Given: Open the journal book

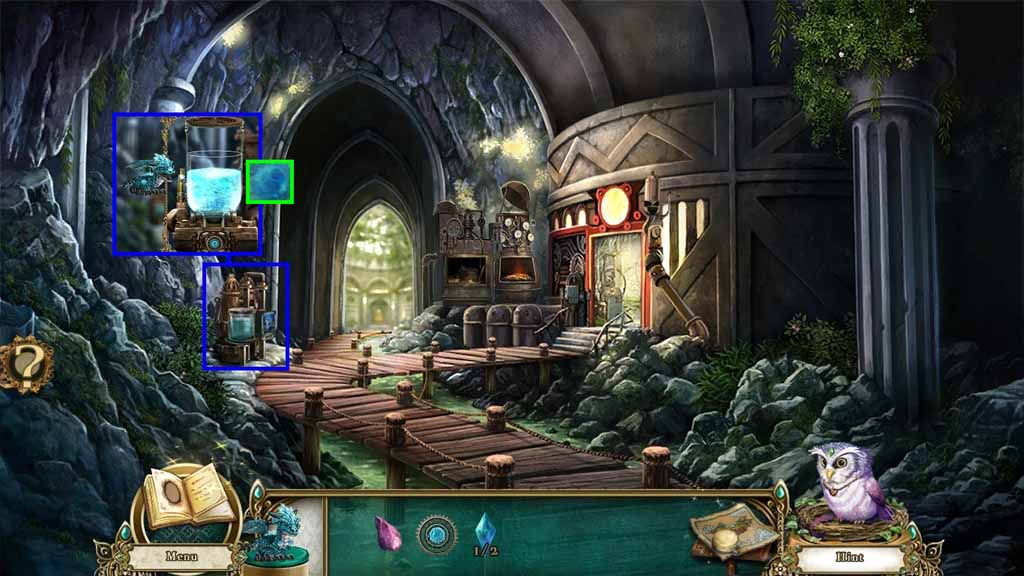Looking at the screenshot, I should tap(188, 501).
